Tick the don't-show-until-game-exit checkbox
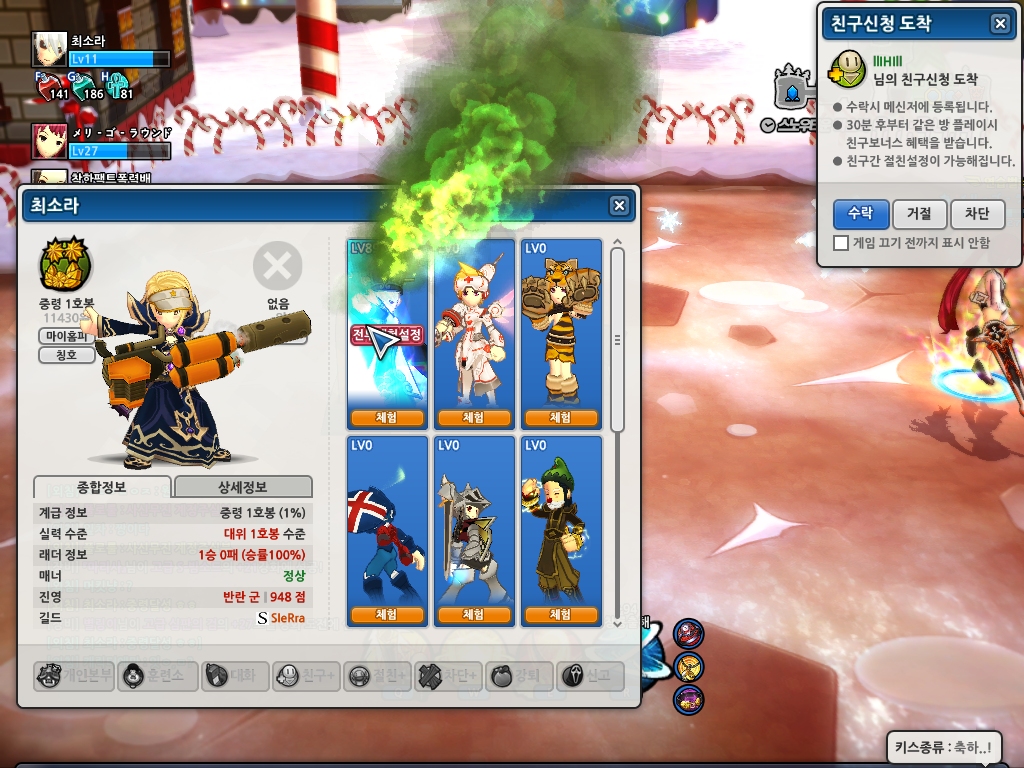 point(841,243)
